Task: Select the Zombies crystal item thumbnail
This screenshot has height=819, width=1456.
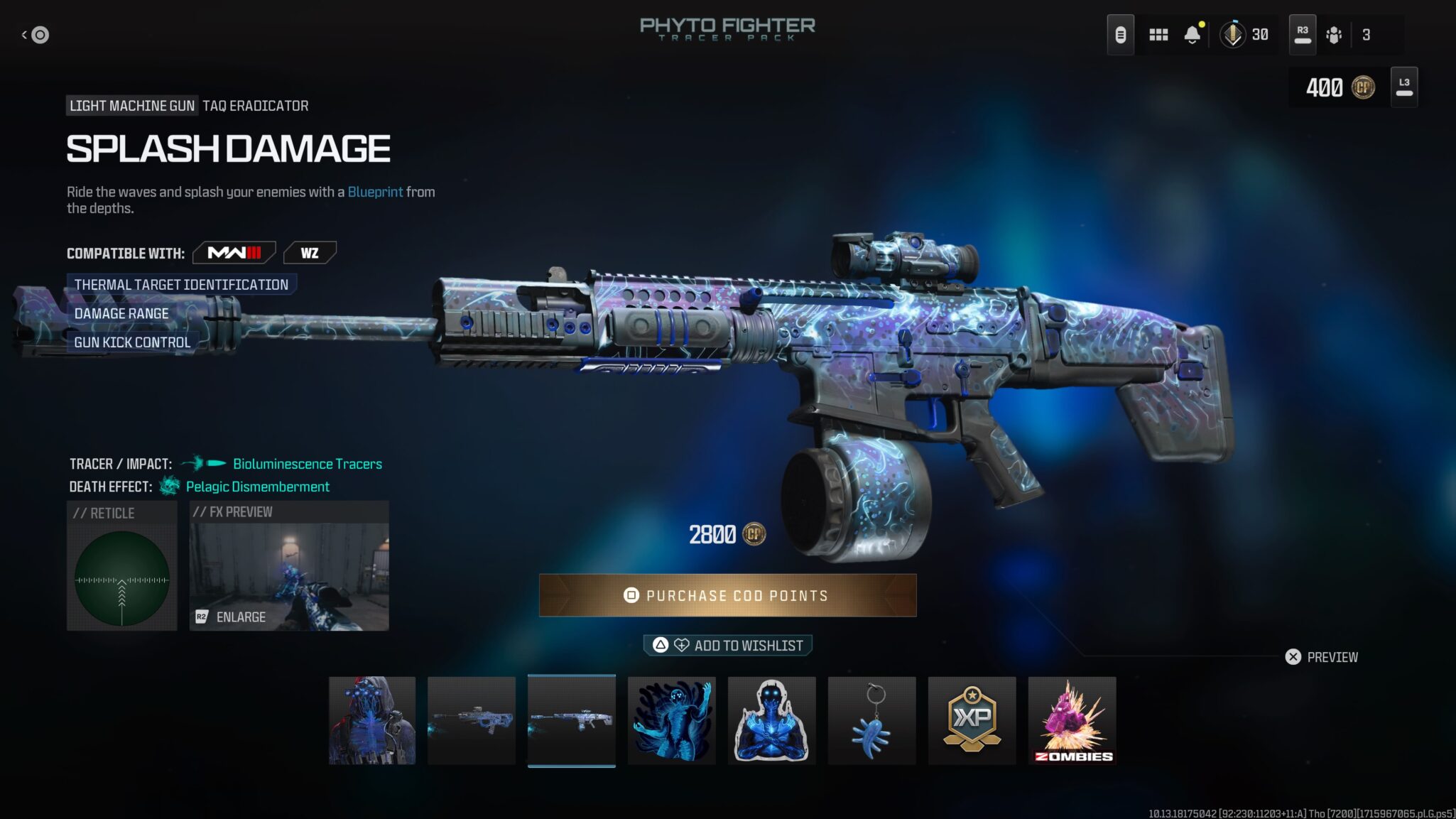Action: [x=1072, y=720]
